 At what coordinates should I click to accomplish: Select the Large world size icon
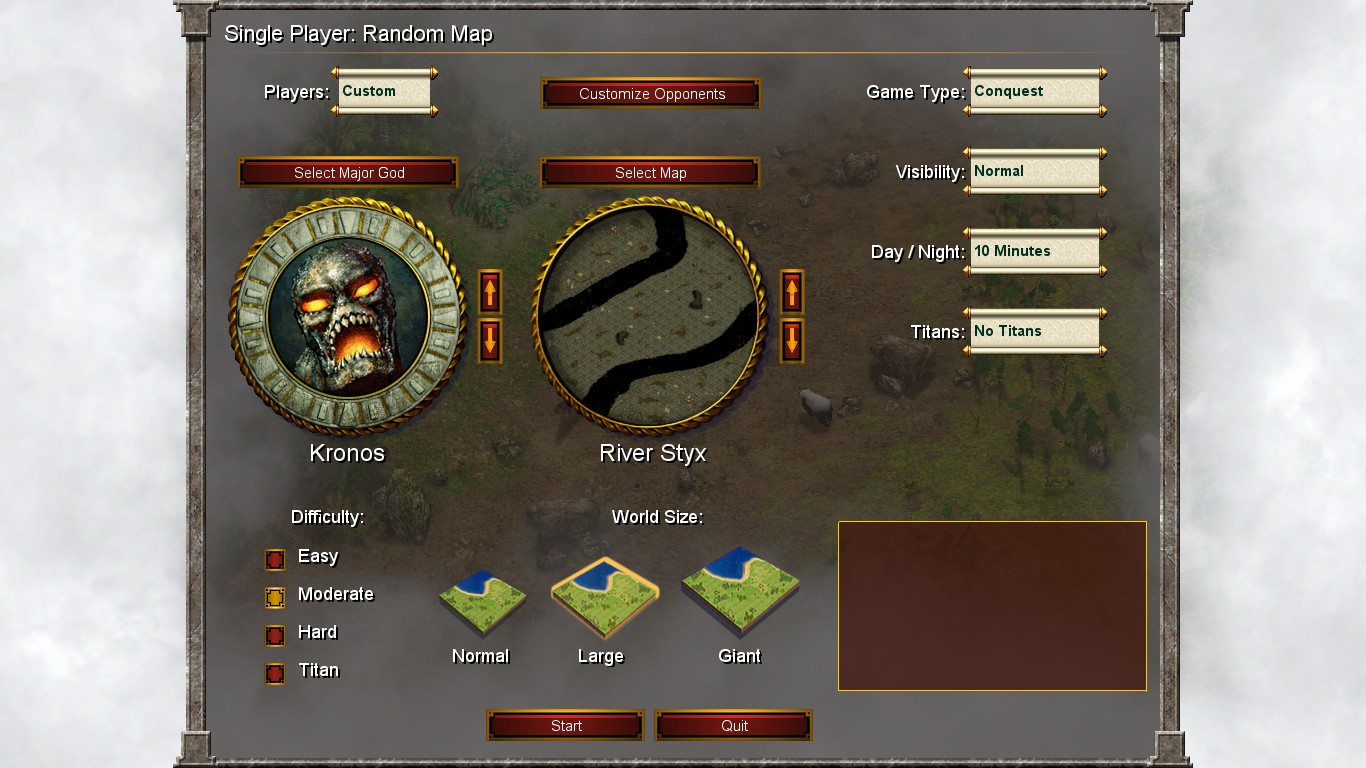[603, 595]
